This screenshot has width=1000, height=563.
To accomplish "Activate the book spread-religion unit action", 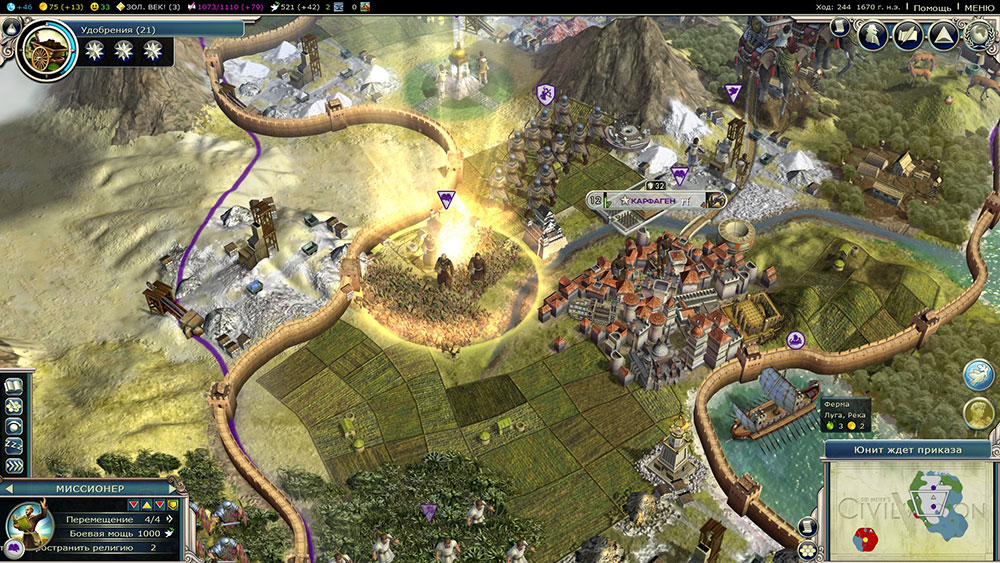I will point(15,387).
